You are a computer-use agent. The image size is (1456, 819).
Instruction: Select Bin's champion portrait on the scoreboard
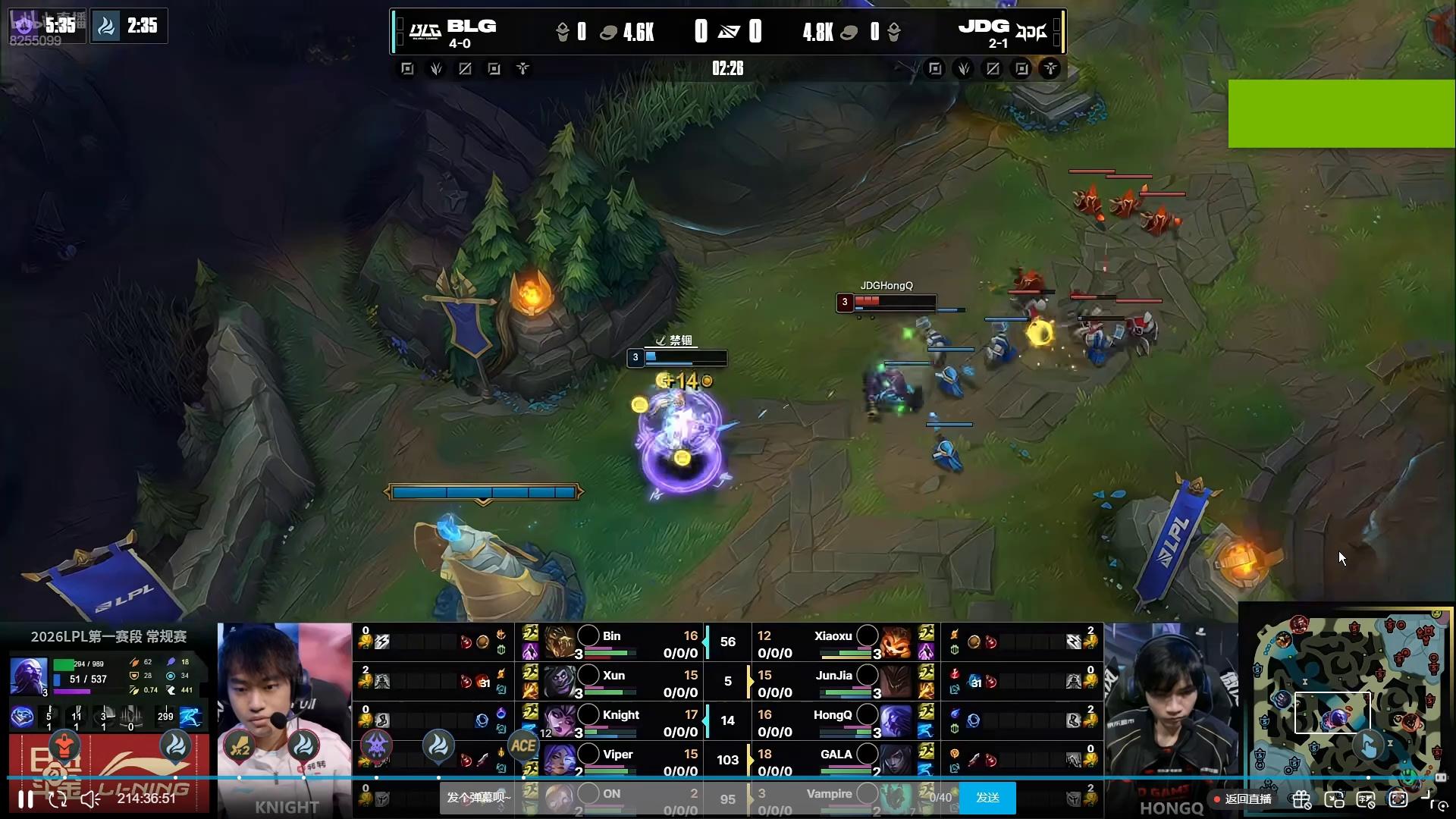[559, 642]
